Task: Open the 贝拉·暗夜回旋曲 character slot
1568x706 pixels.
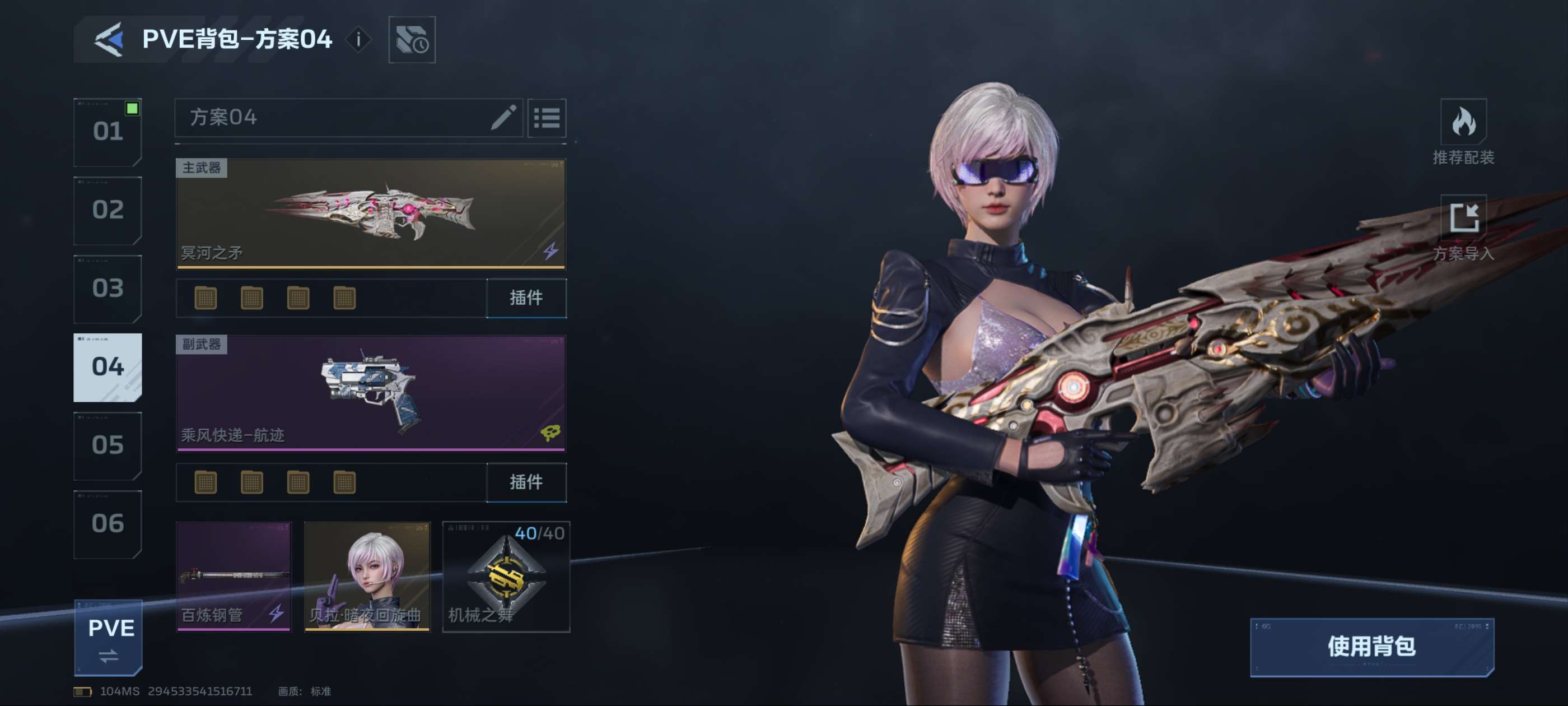Action: coord(367,576)
